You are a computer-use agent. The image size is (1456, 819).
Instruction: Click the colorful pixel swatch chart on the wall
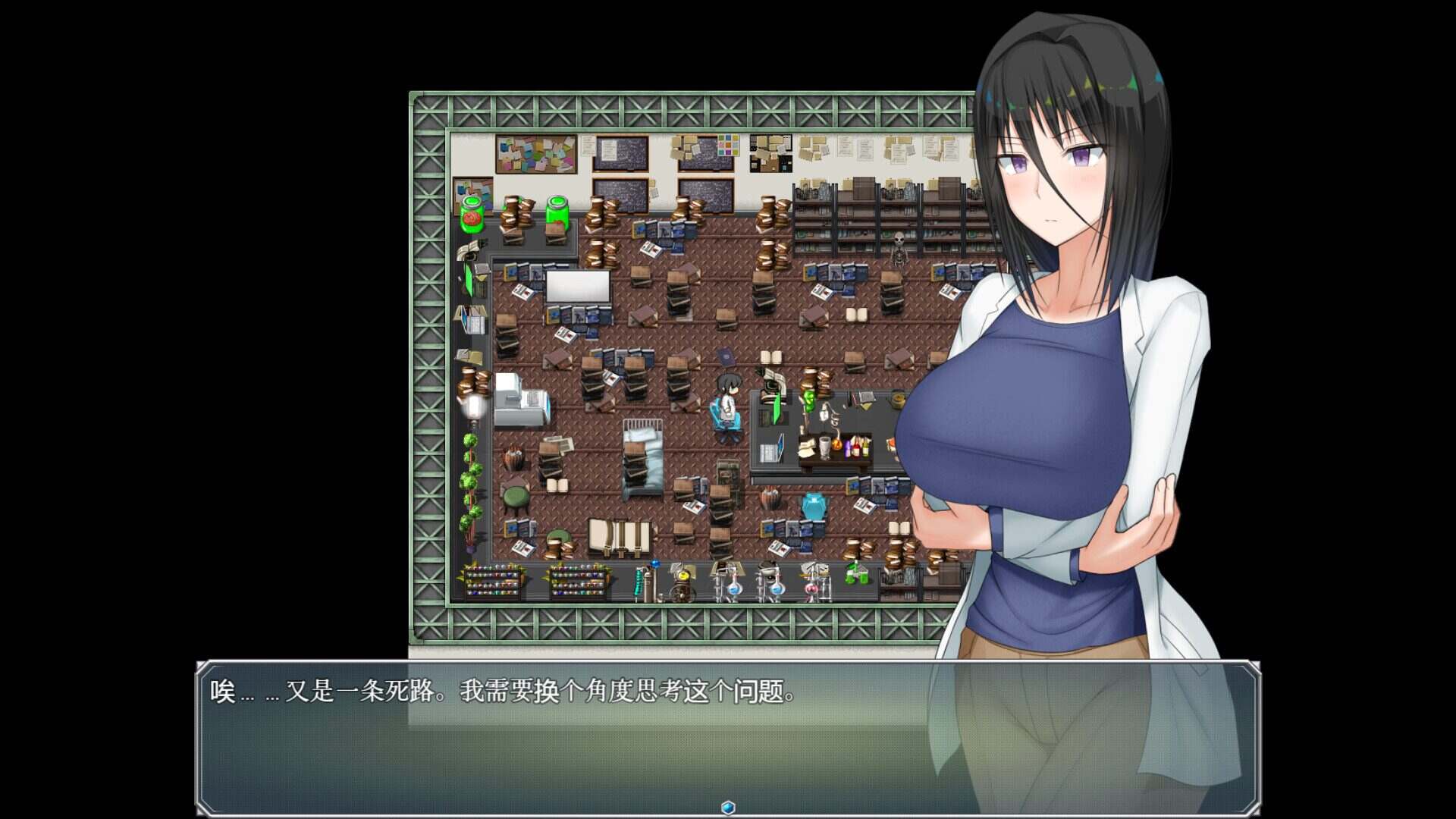click(728, 146)
